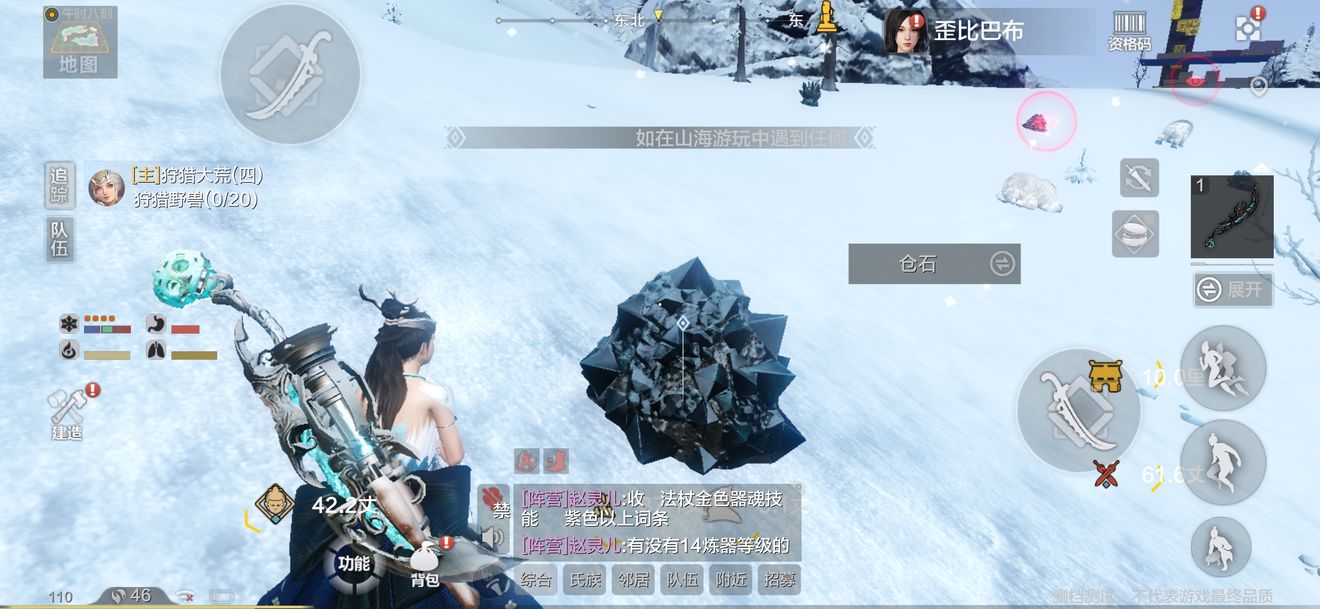Select the 追踪 quest tracking tab
The image size is (1320, 609).
[x=60, y=185]
